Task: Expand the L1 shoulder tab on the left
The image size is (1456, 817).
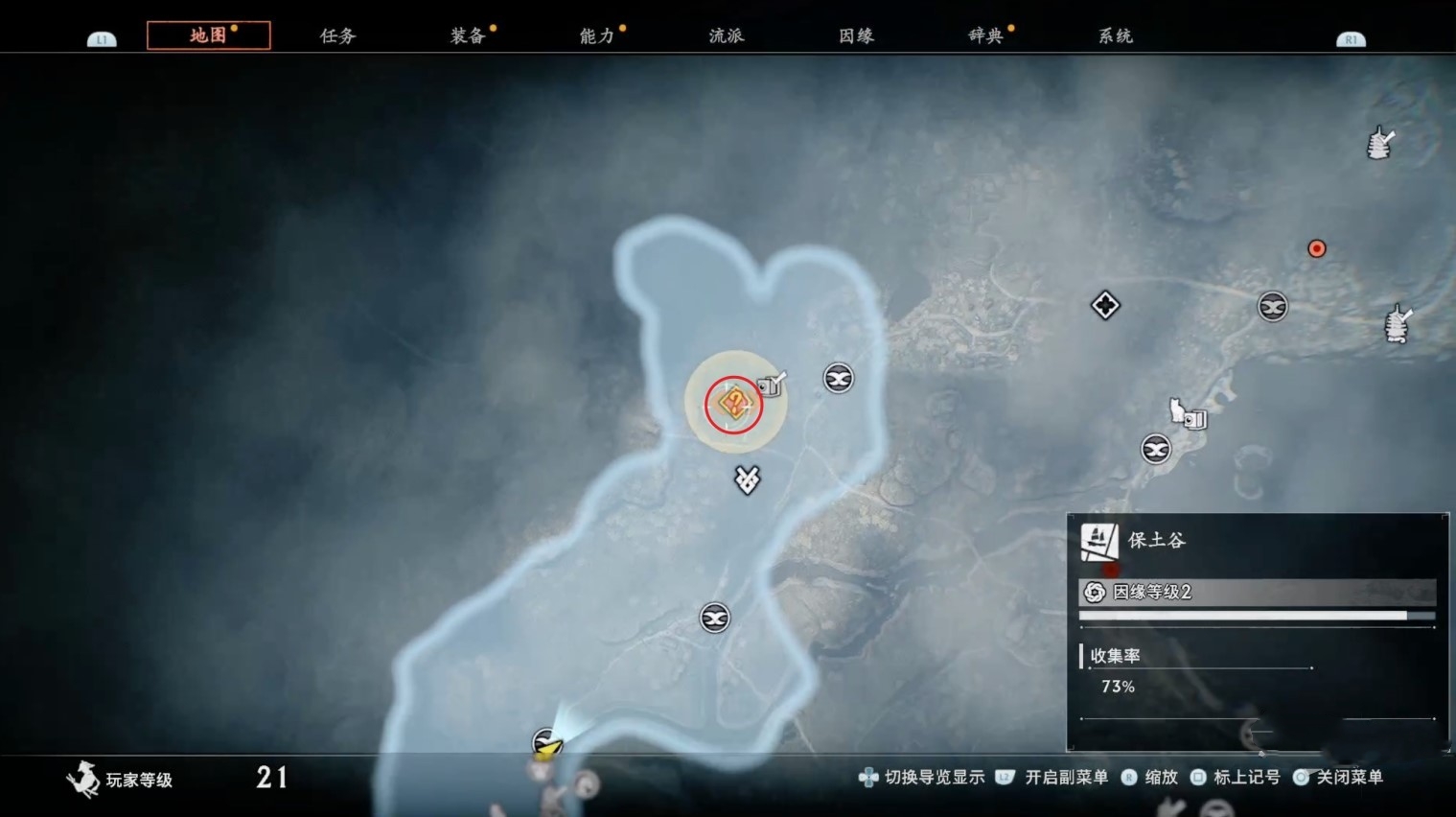Action: click(x=101, y=39)
